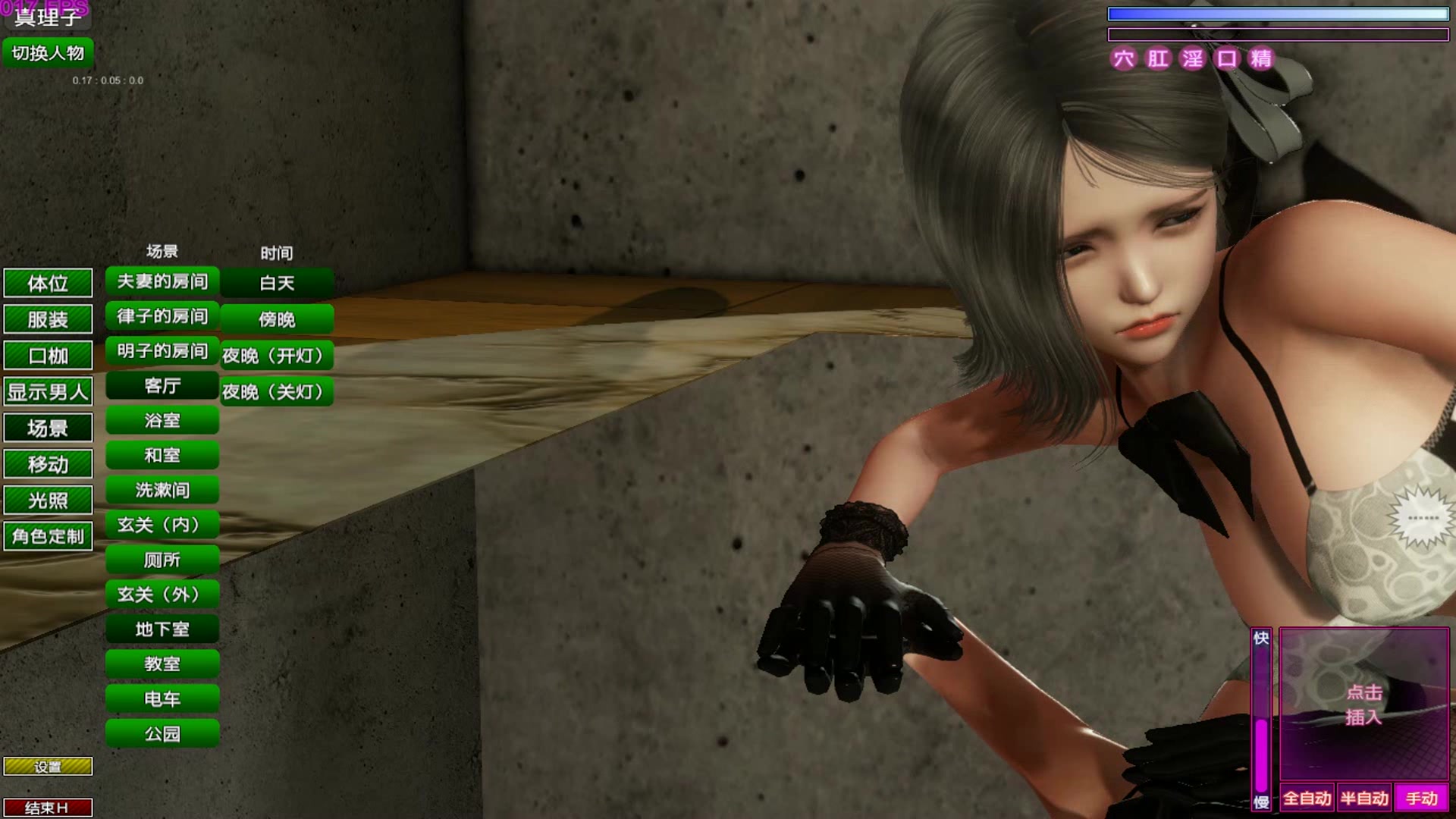Switch to 全自动 full auto mode

point(1307,799)
